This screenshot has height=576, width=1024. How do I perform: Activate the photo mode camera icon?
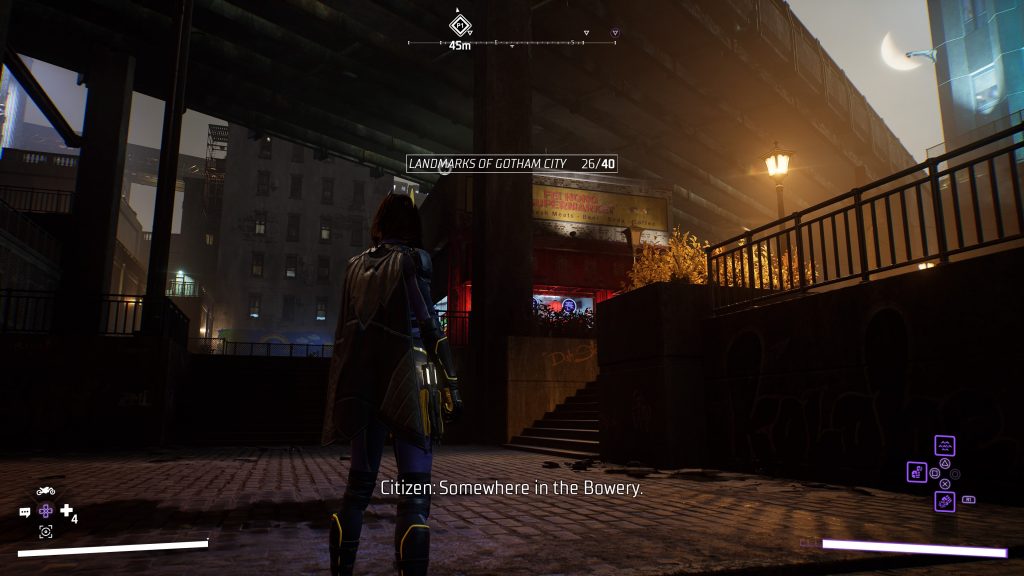coord(45,532)
